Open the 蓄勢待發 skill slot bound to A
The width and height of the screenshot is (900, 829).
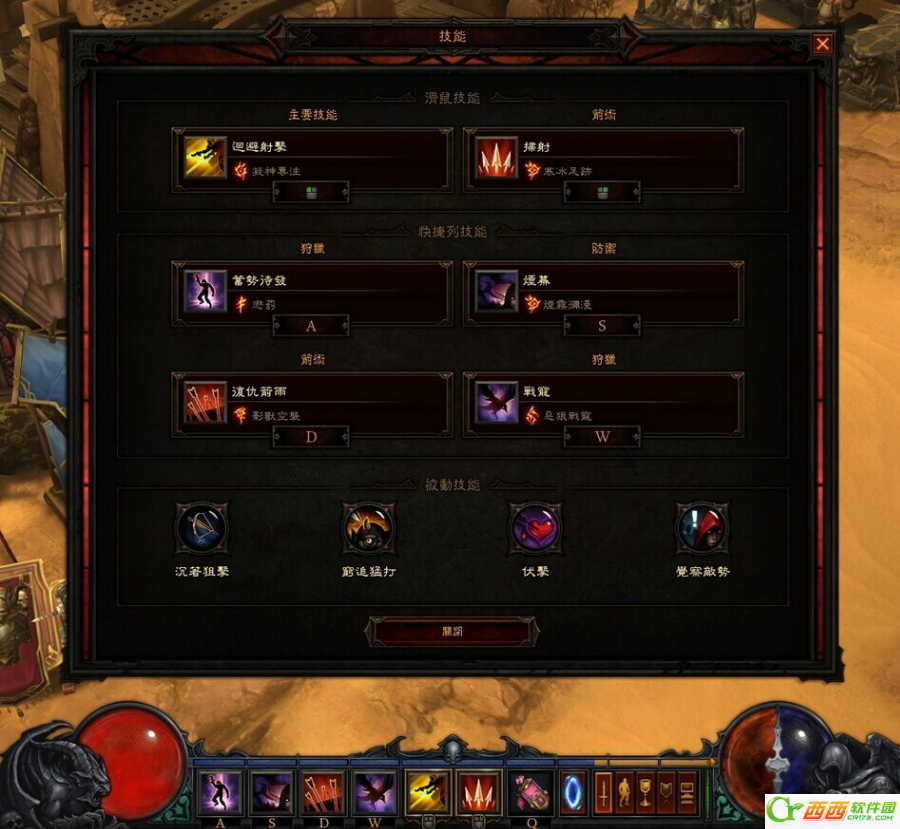click(311, 292)
